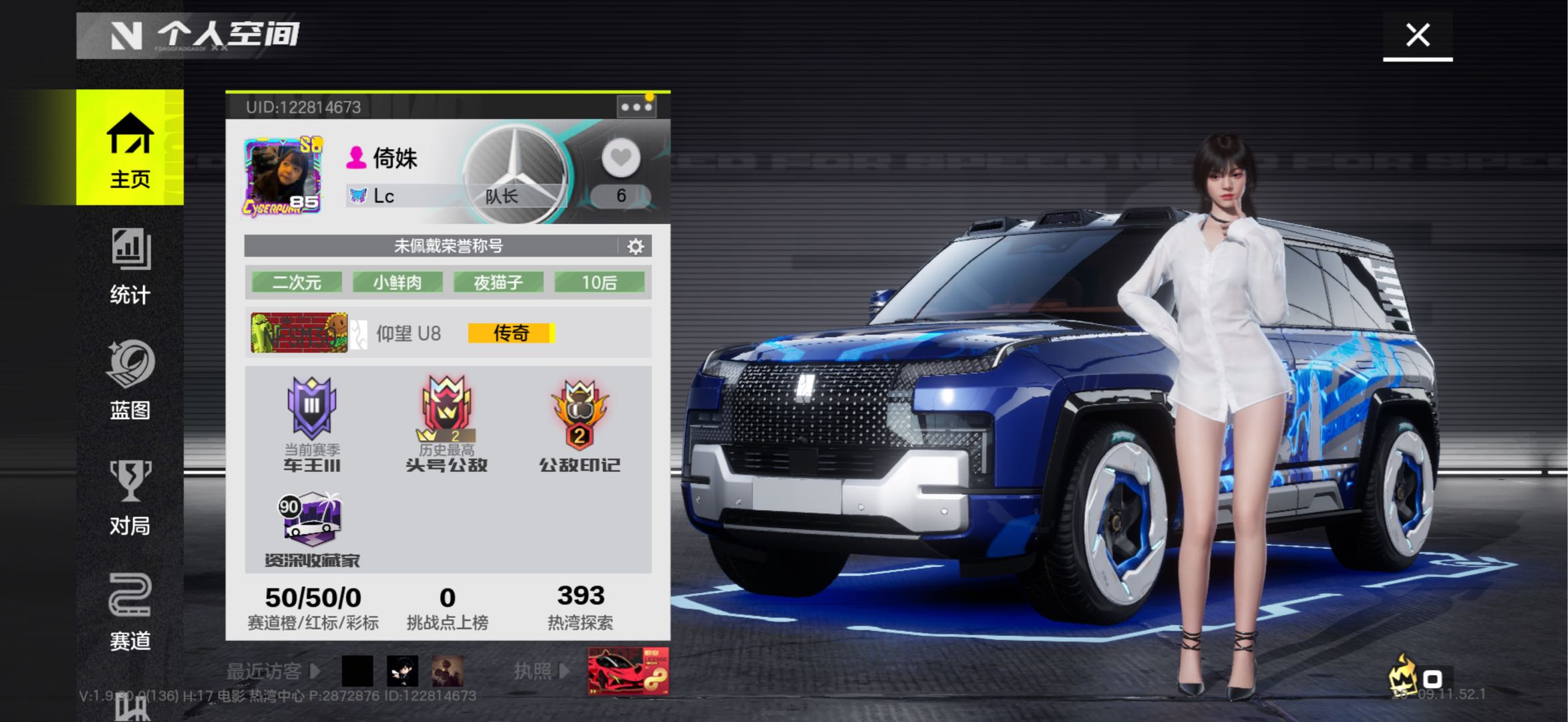View the 仰望 U8 legendary car entry

pos(408,333)
